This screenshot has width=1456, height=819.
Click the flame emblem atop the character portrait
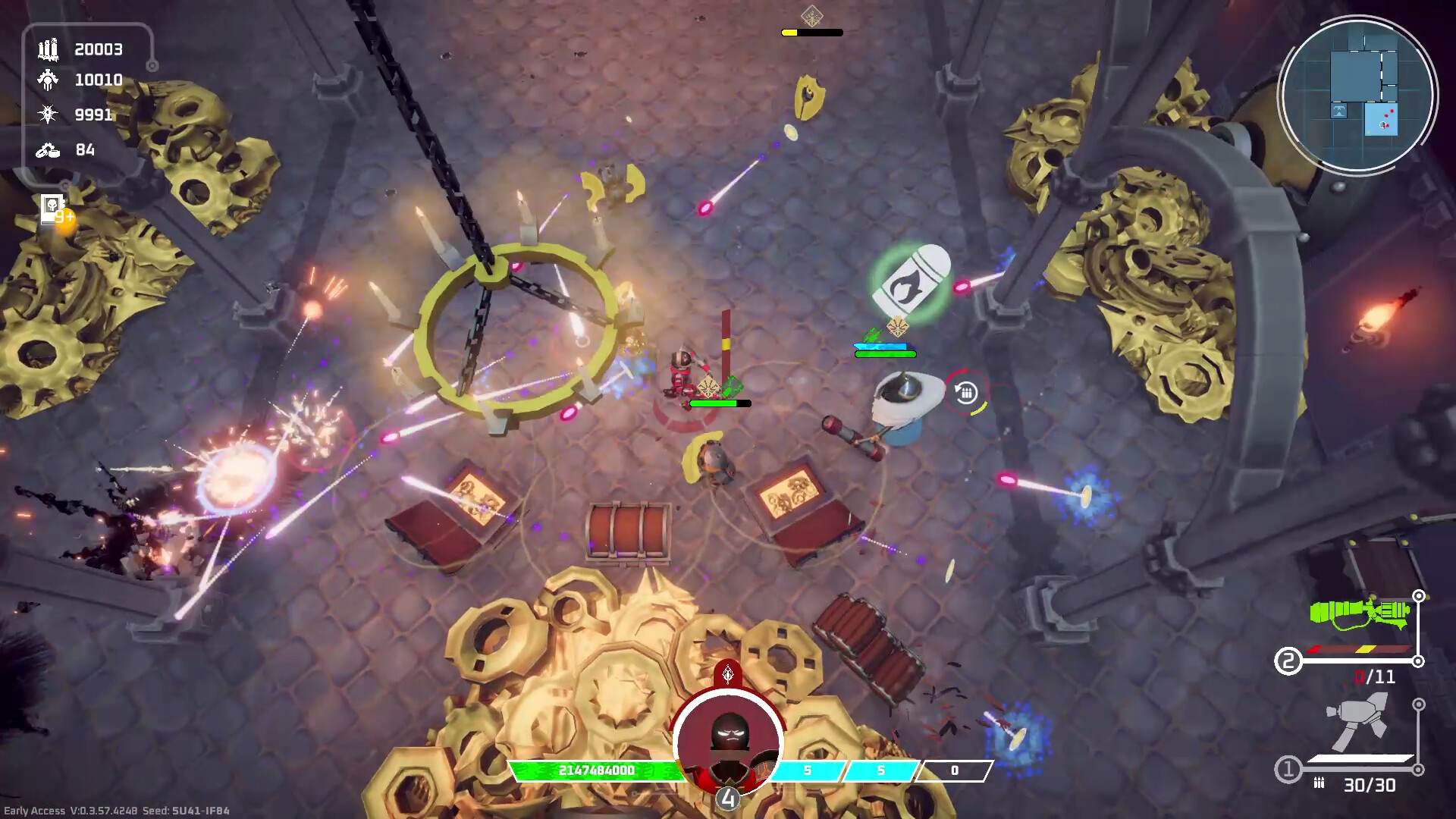point(726,673)
